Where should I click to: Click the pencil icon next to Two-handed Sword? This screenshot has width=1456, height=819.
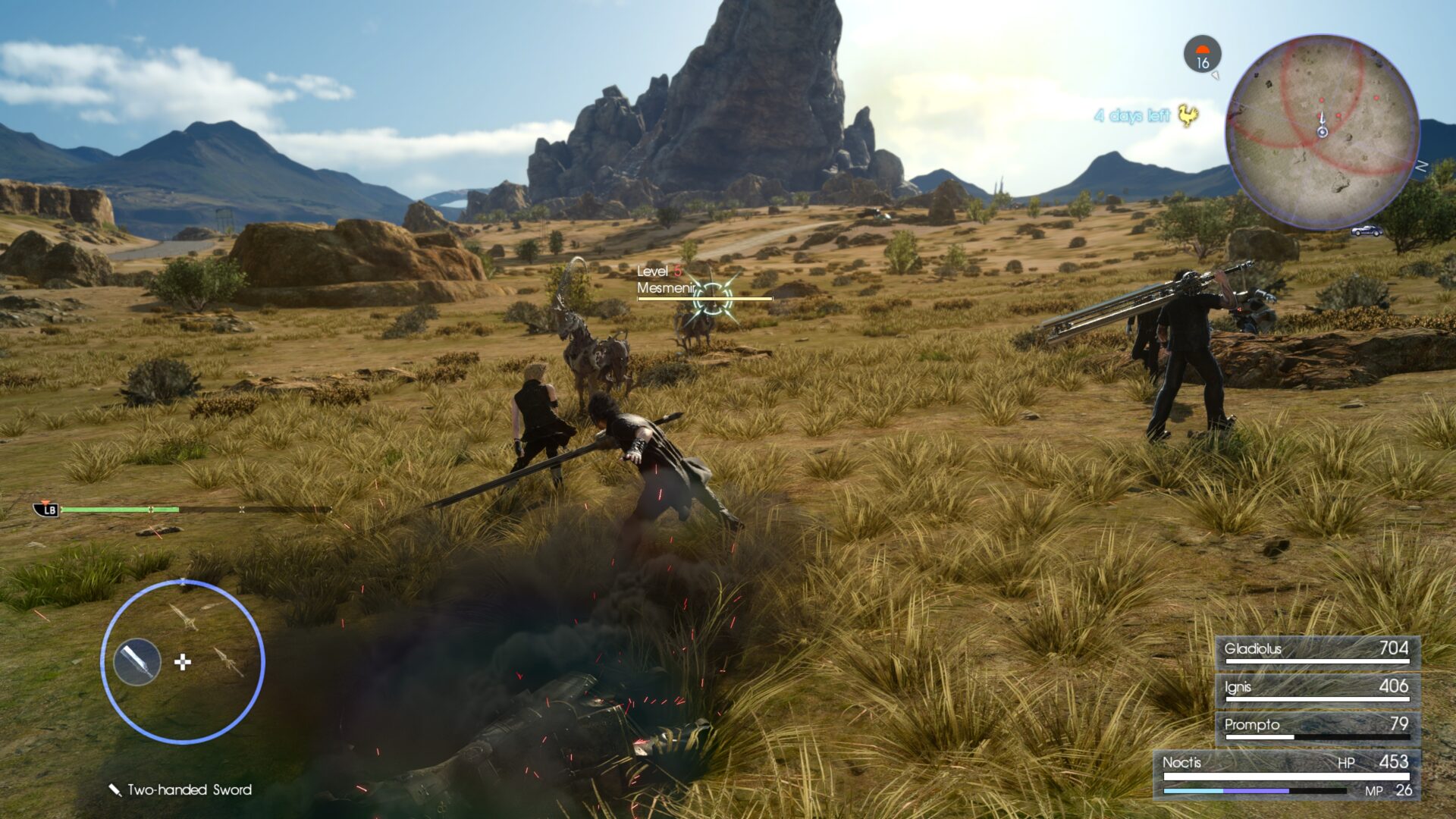tap(114, 791)
